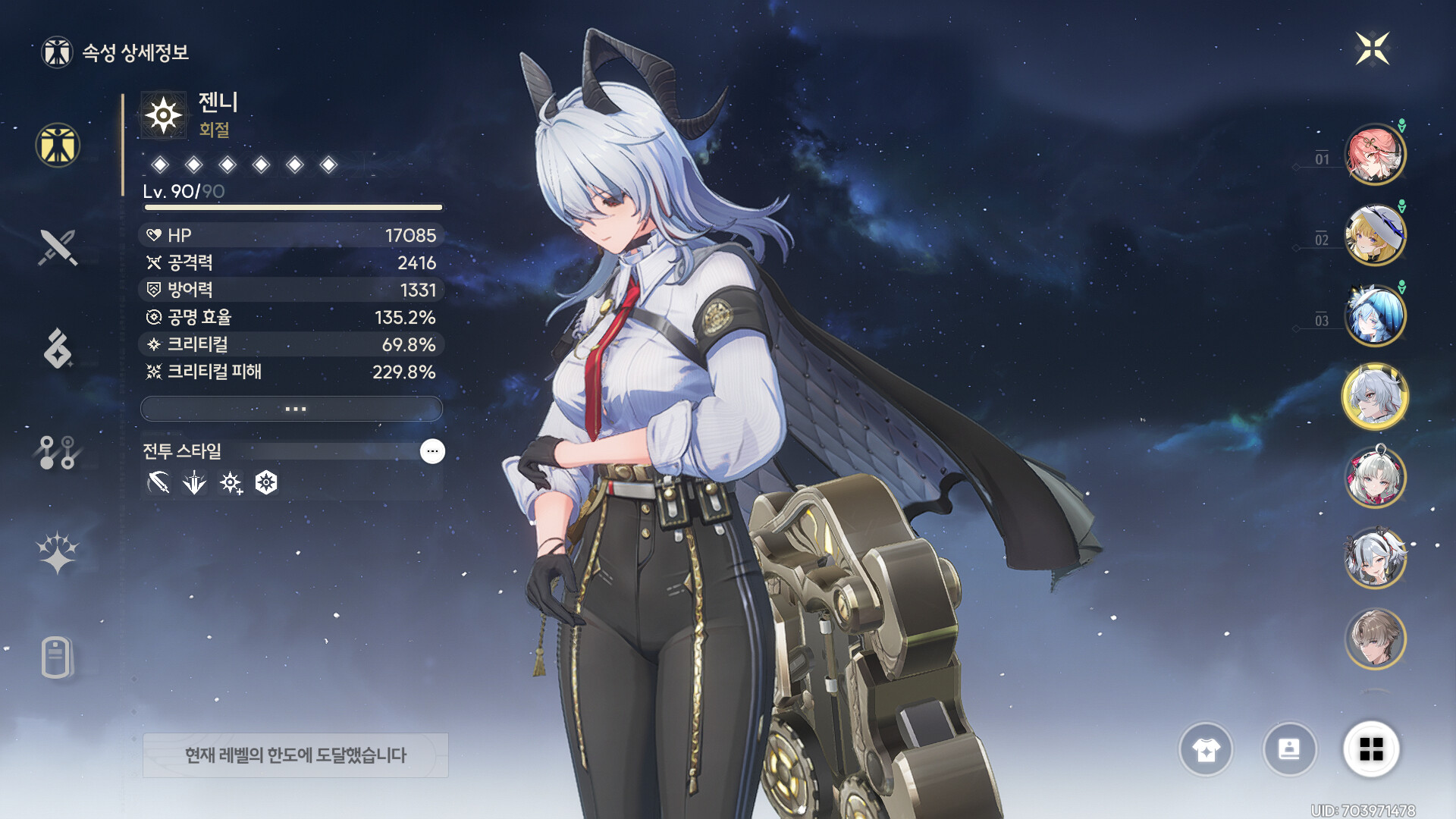Open the character profile card button
Viewport: 1456px width, 819px height.
click(x=1289, y=749)
